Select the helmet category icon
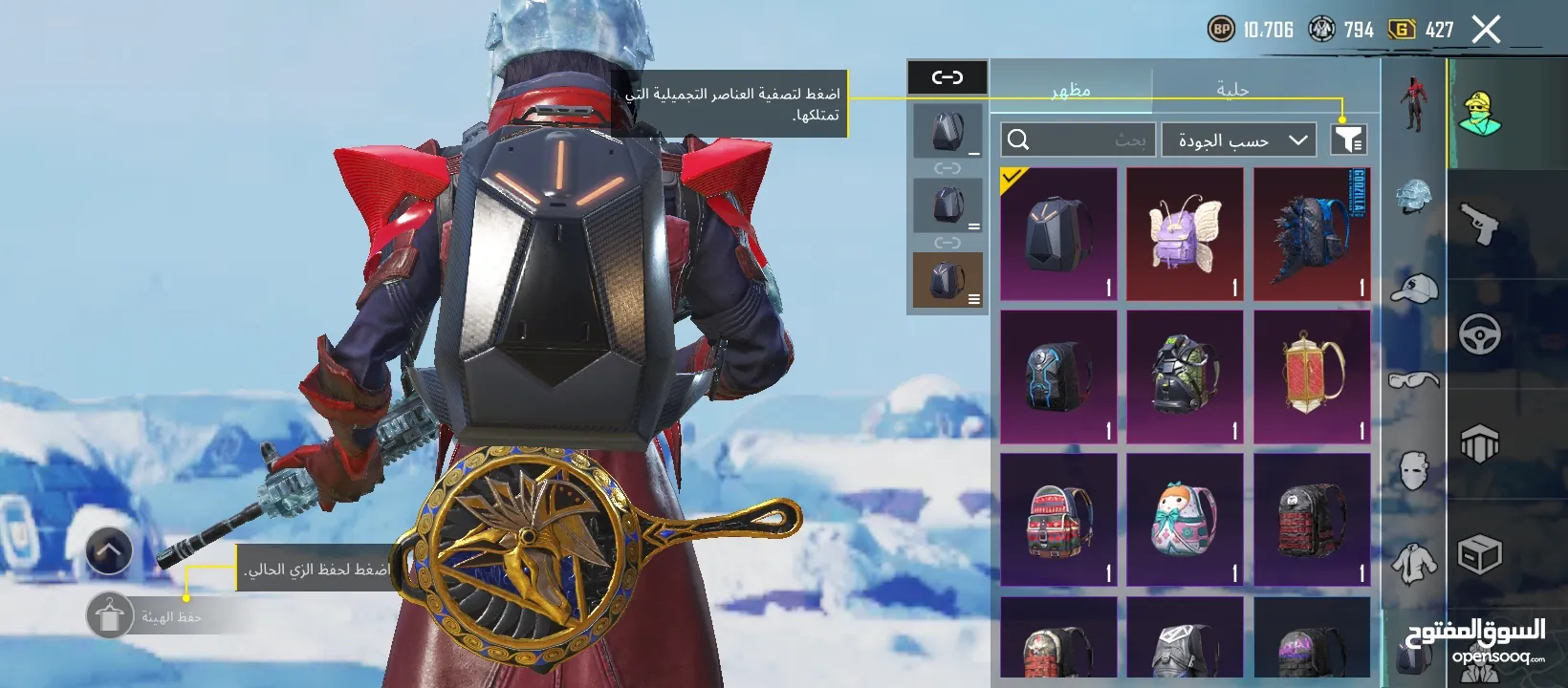This screenshot has width=1568, height=688. [1414, 197]
